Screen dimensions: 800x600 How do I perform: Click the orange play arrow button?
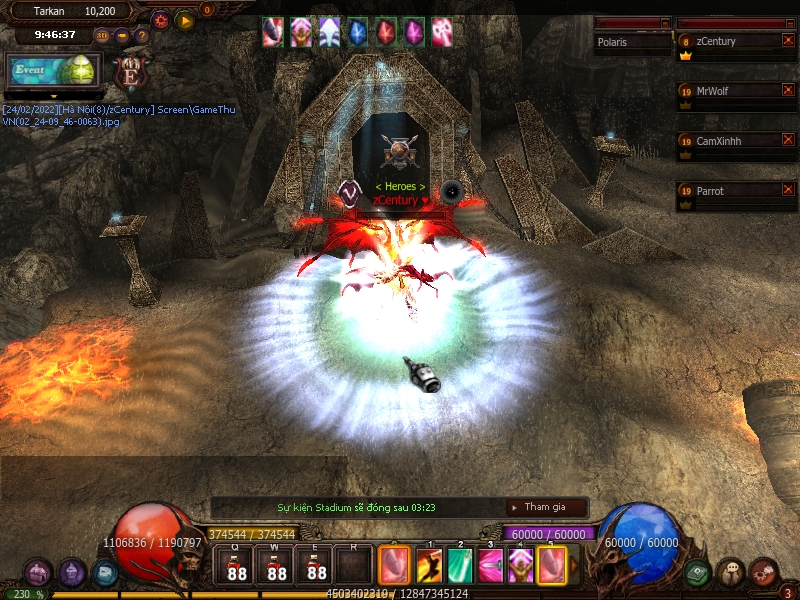[x=185, y=20]
